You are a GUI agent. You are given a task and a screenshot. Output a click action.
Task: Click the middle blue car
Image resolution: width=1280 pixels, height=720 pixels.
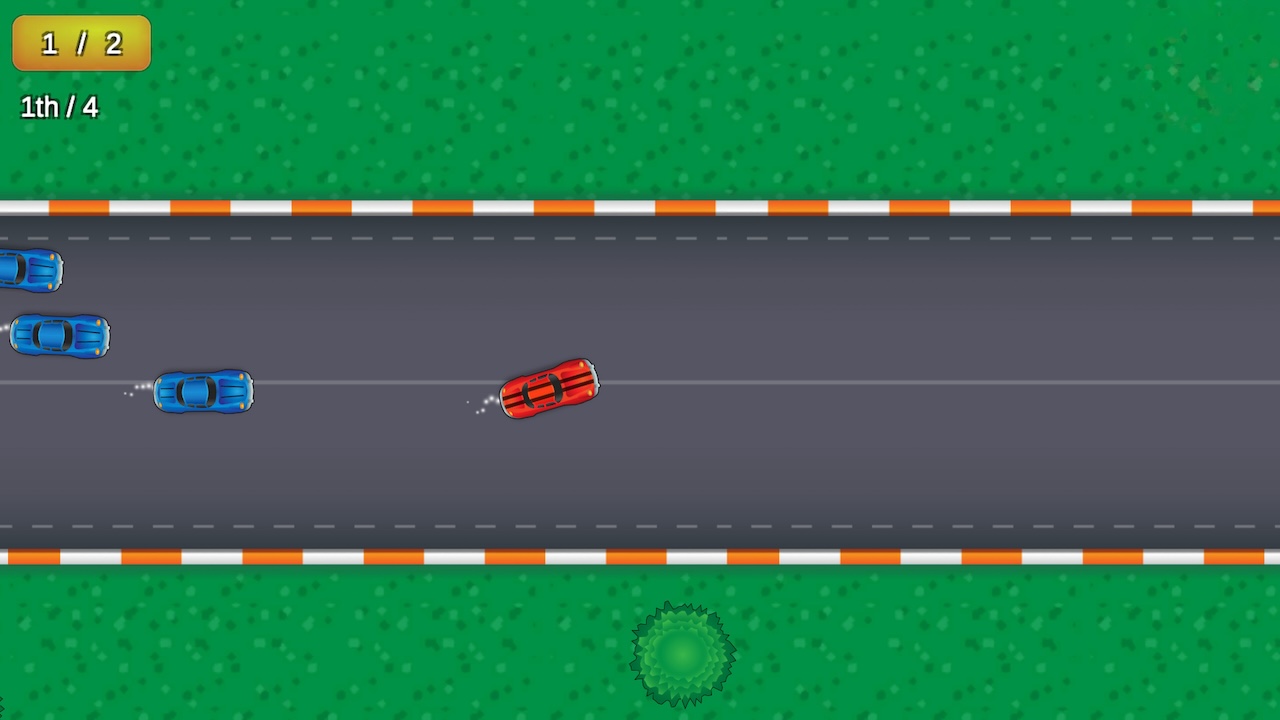pos(58,334)
